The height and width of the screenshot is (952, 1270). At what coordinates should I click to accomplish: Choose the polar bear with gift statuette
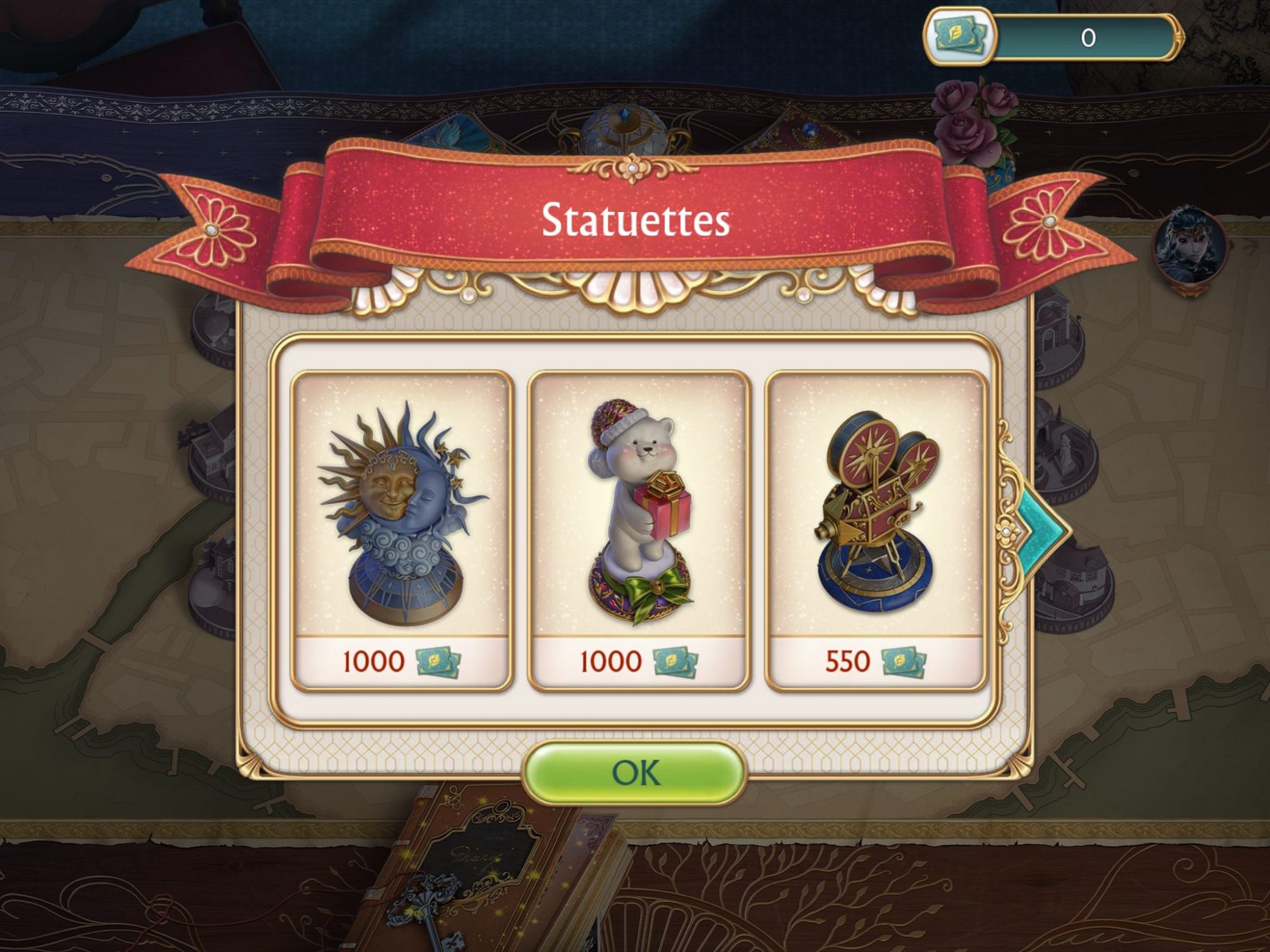point(639,530)
